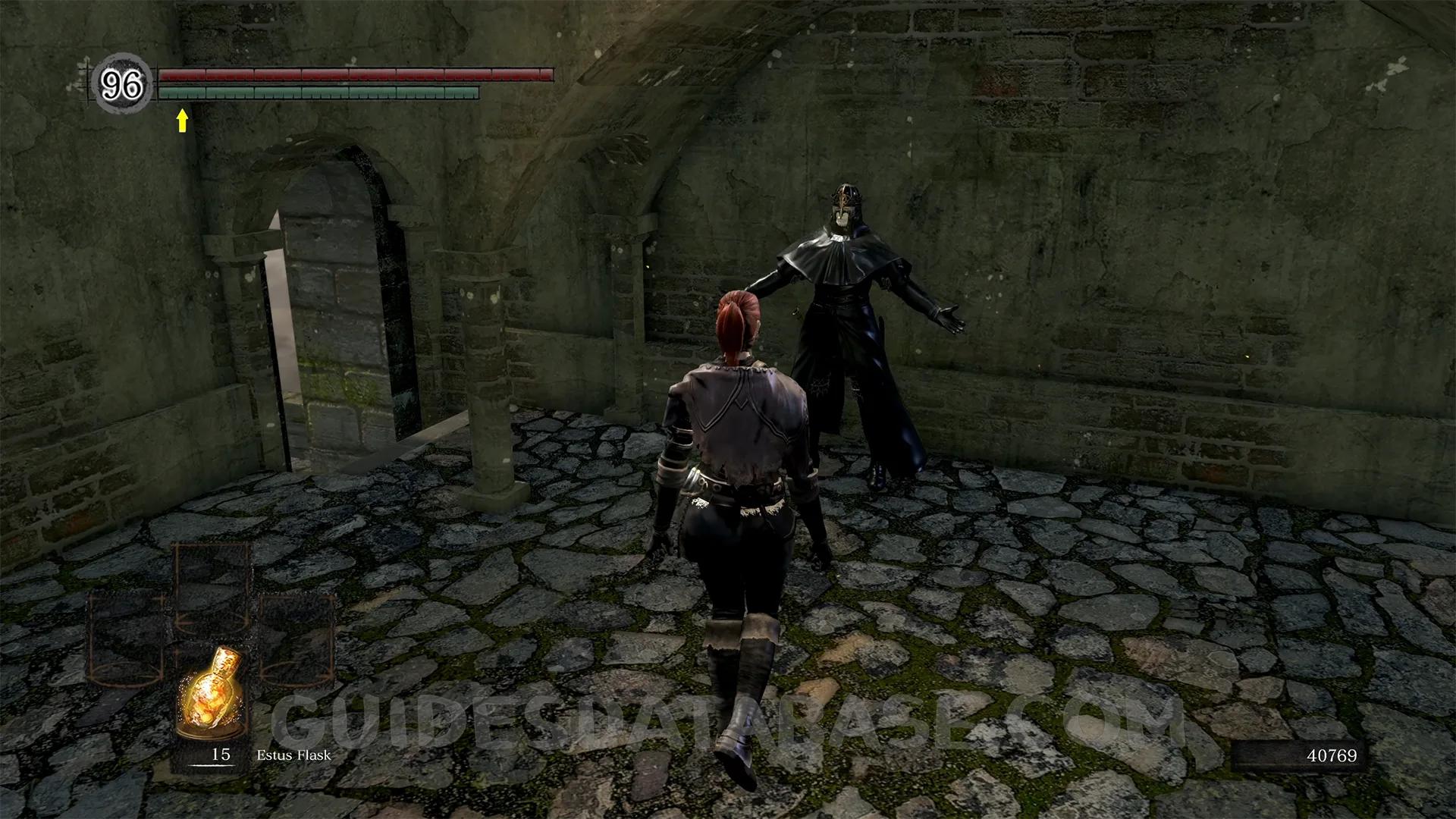This screenshot has width=1456, height=819.
Task: Click the yellow arrow status buff icon
Action: coord(182,120)
